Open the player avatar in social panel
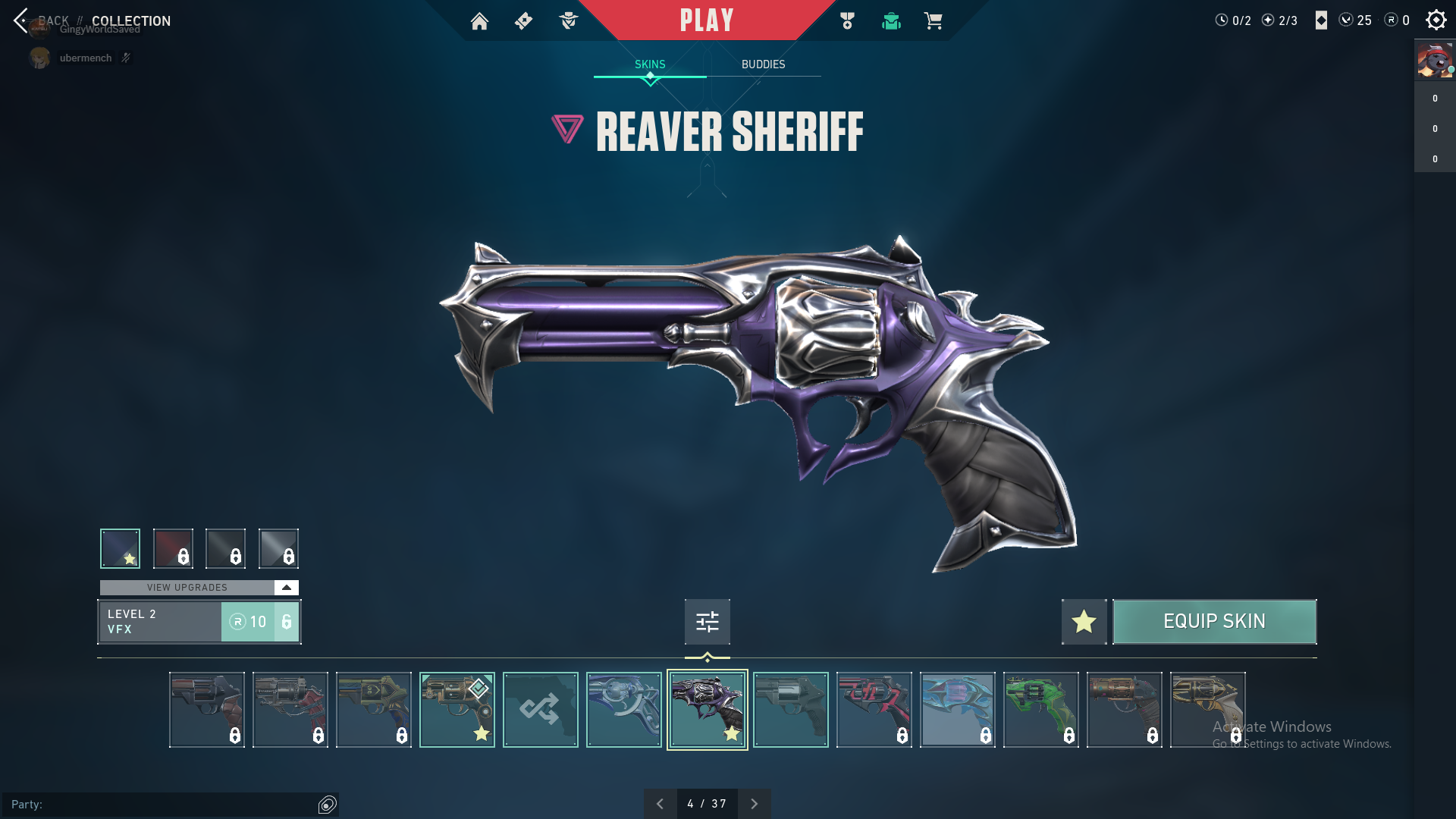Screen dimensions: 1456x819 point(1435,61)
